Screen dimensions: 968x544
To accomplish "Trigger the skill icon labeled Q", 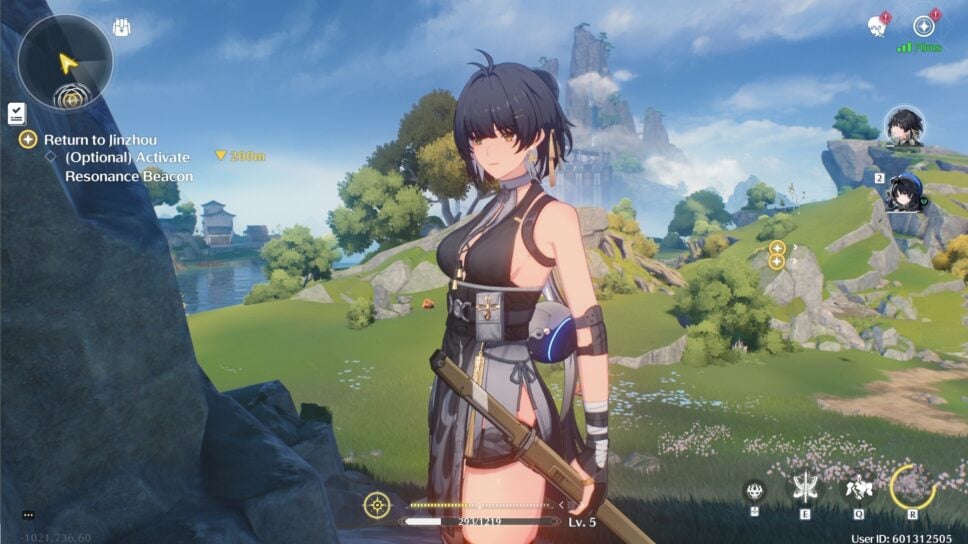I will [x=858, y=489].
